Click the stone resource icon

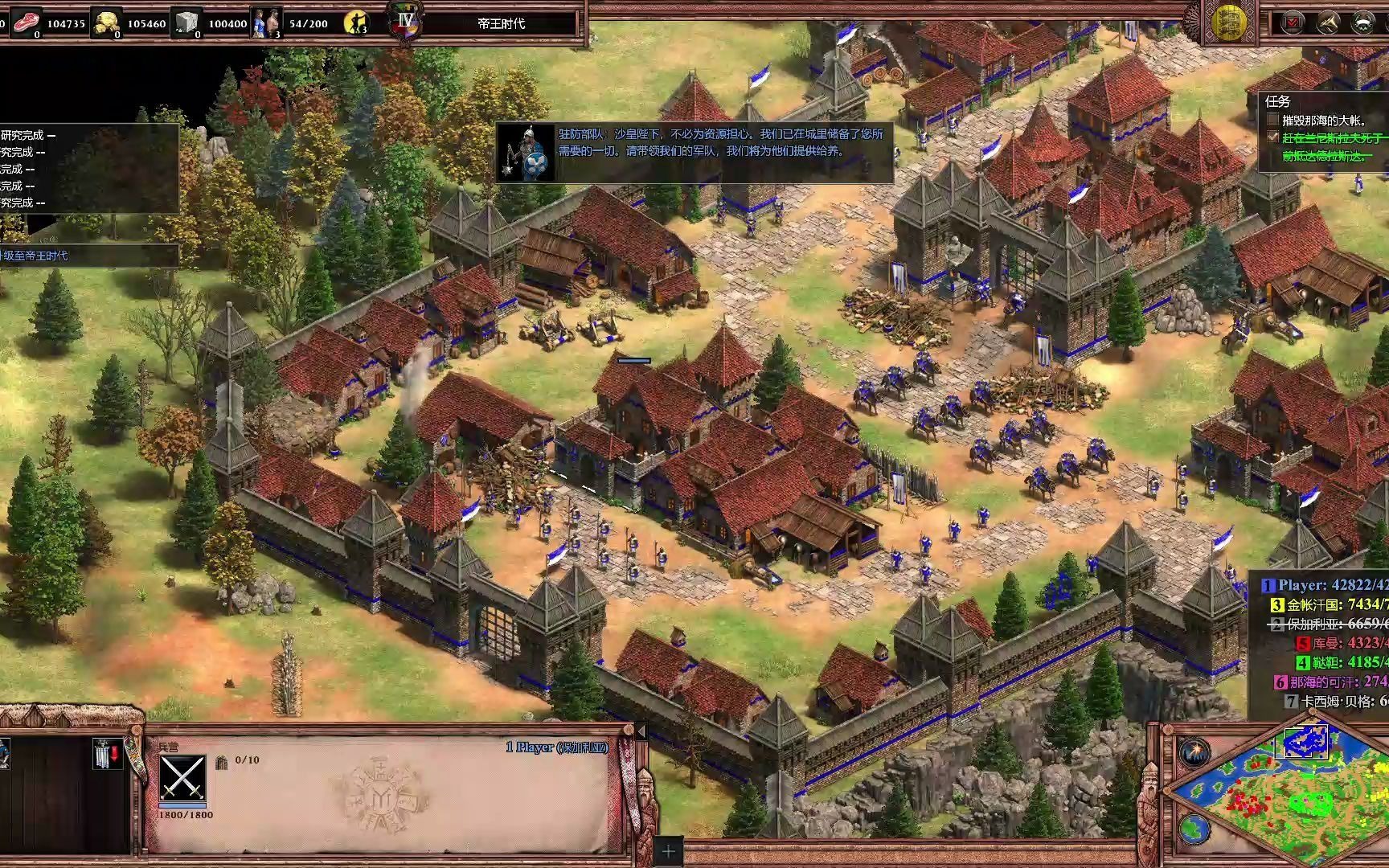tap(186, 22)
